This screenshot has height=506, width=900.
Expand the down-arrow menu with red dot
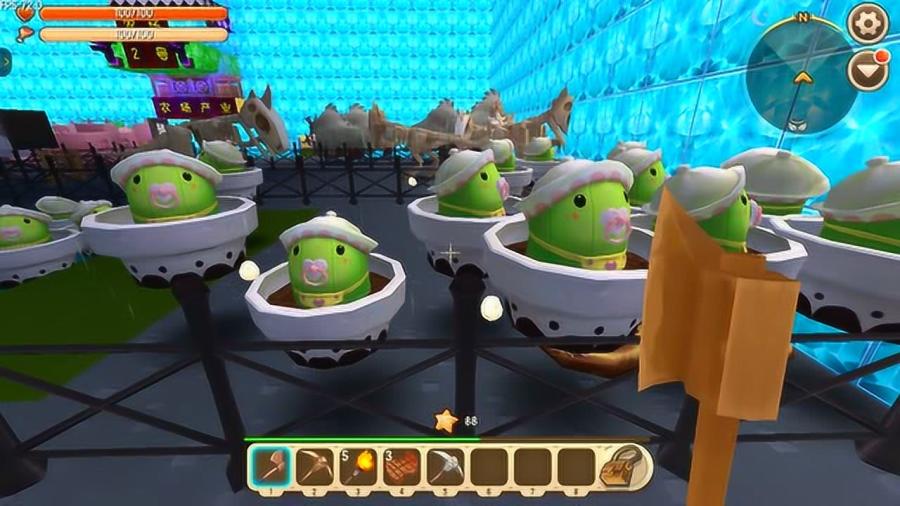[866, 69]
